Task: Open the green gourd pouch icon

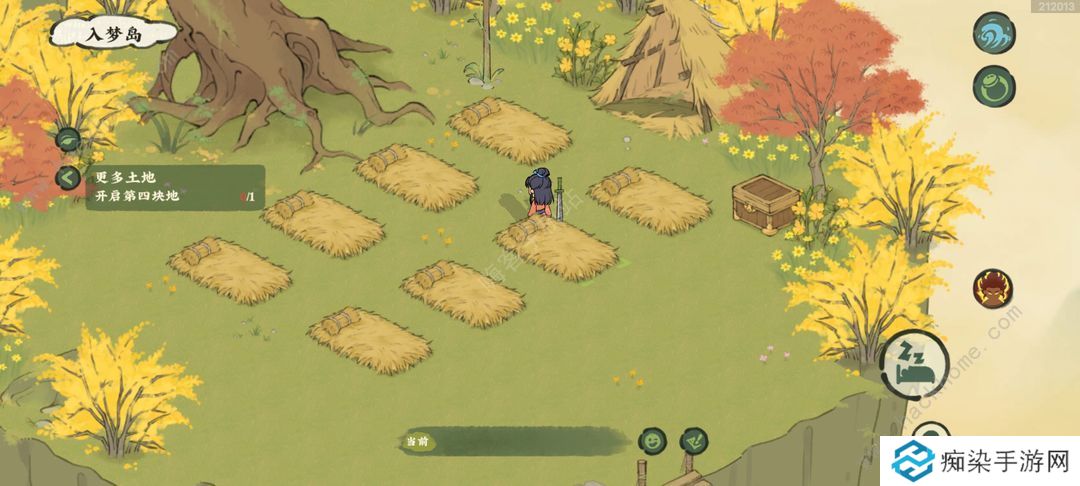Action: (994, 85)
